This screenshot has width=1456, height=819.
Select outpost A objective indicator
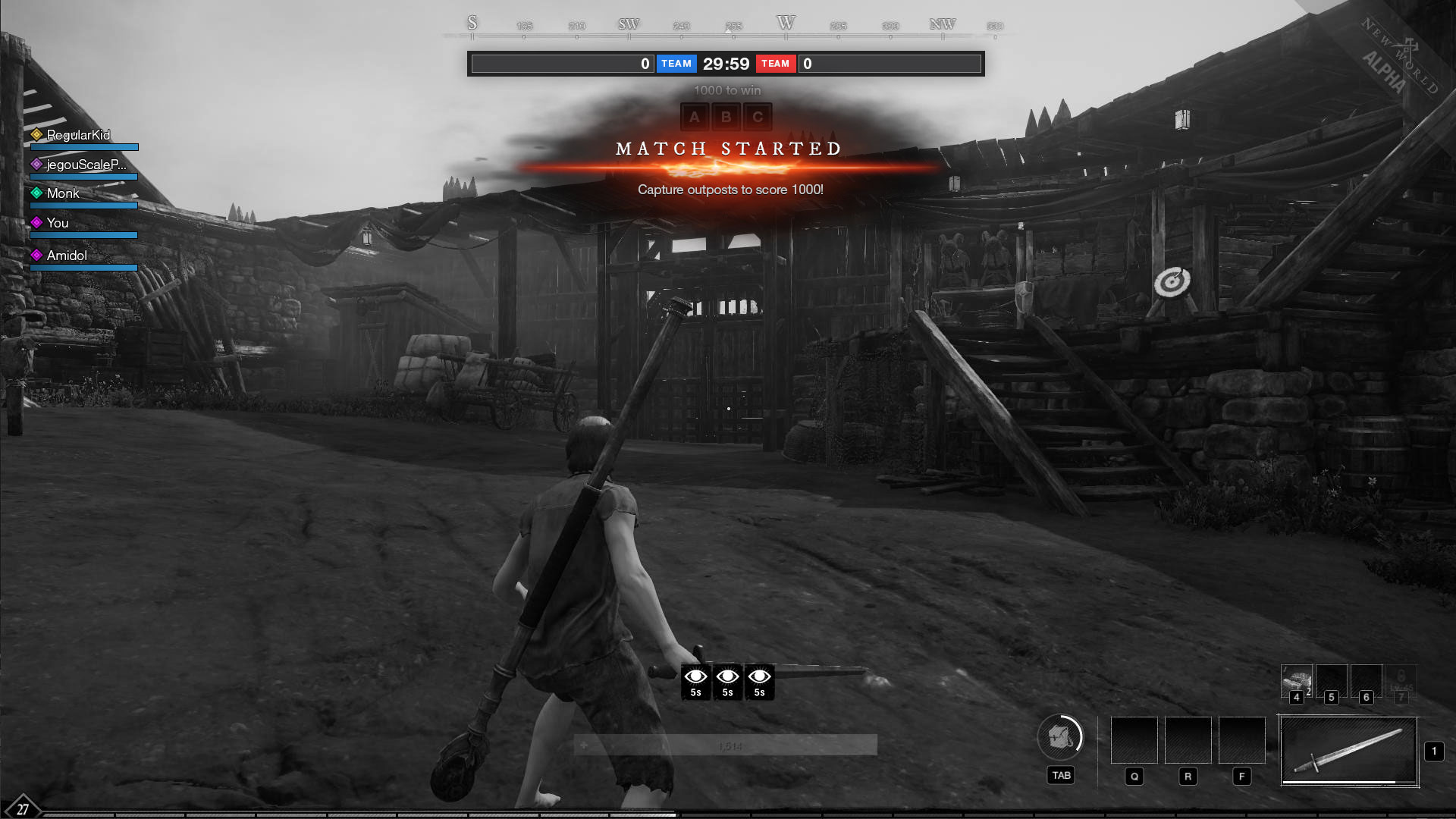(694, 118)
